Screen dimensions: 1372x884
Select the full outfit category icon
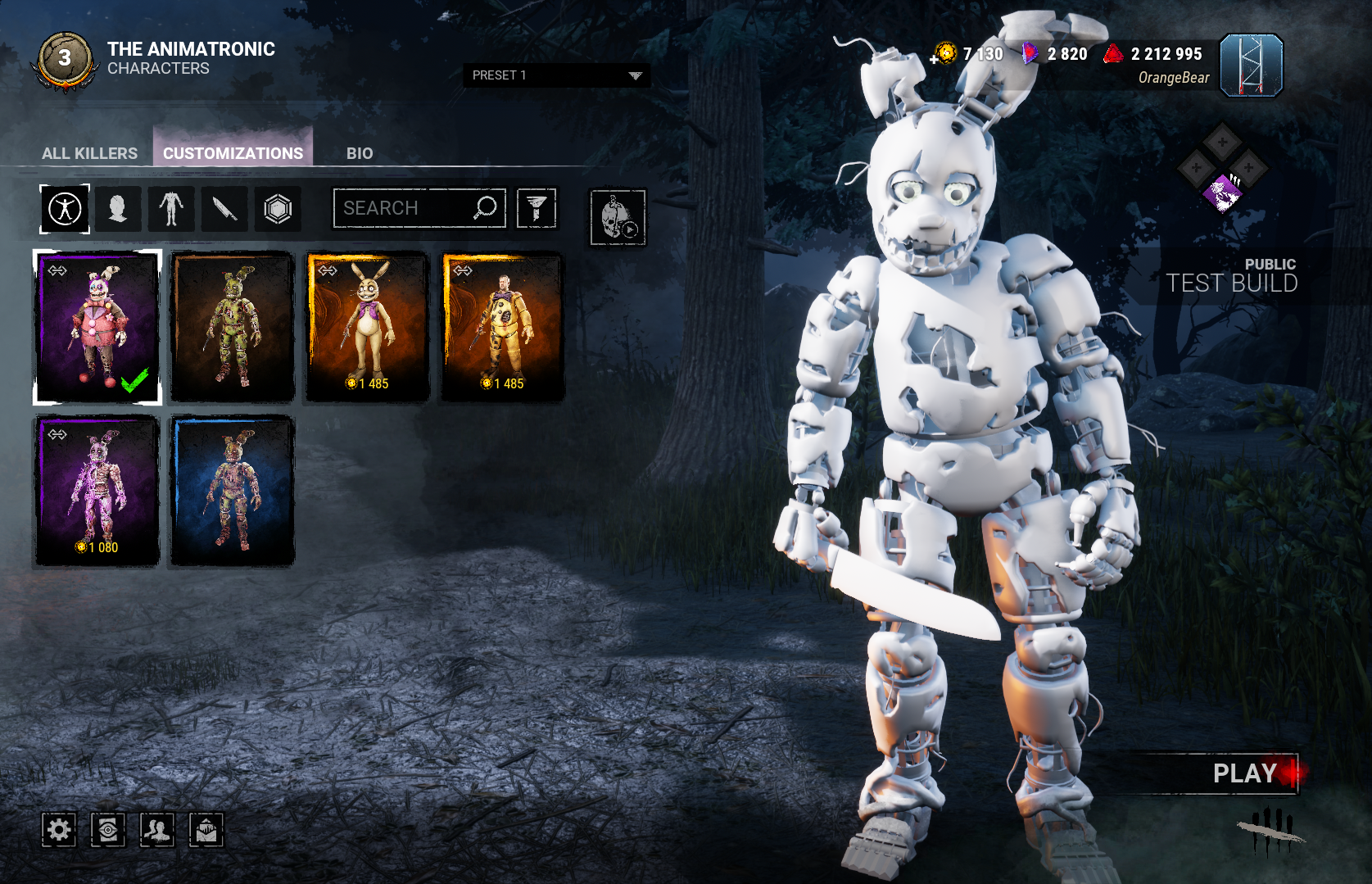(x=65, y=209)
